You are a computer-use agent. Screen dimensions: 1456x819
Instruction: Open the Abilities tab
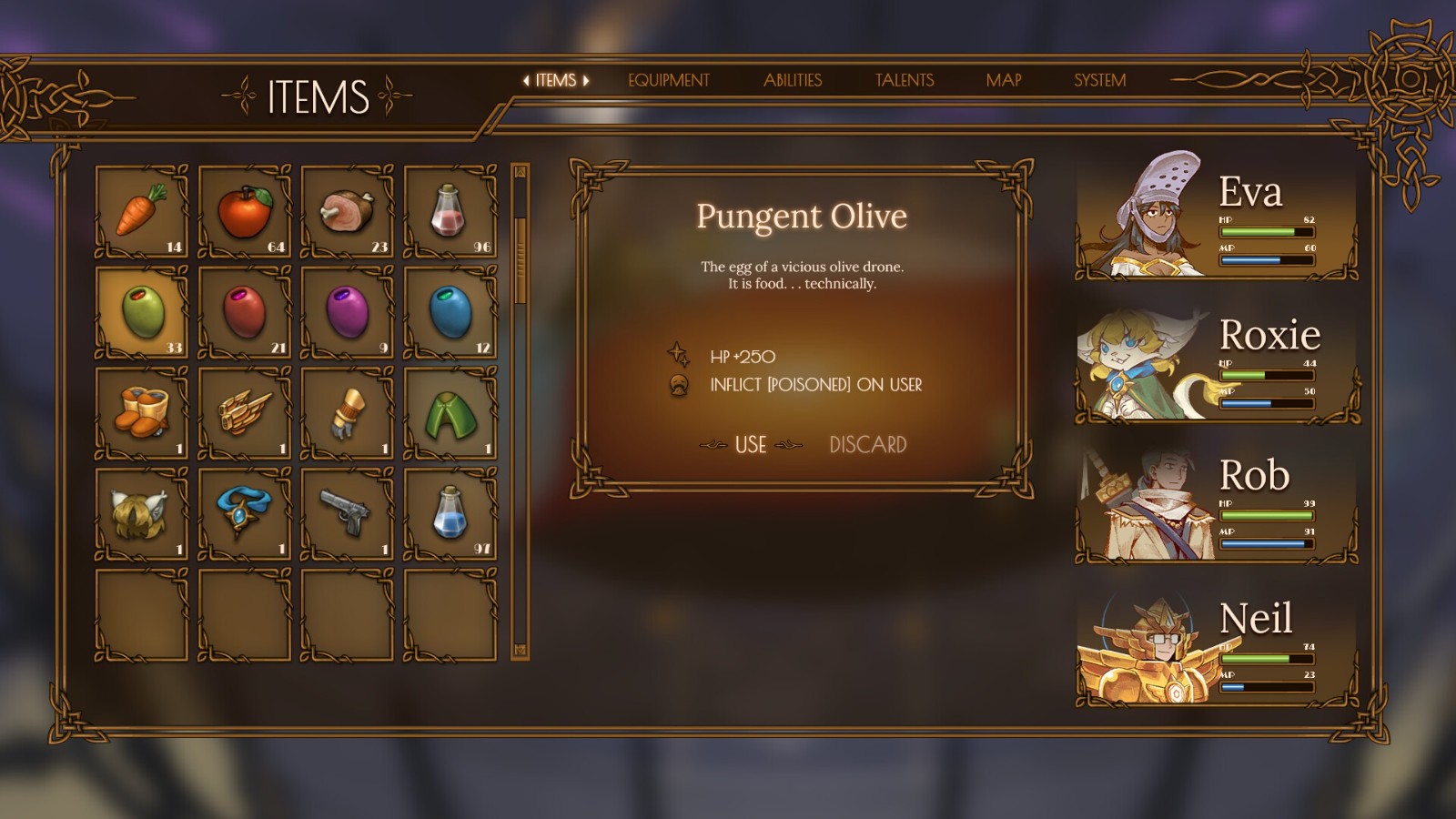(x=792, y=80)
